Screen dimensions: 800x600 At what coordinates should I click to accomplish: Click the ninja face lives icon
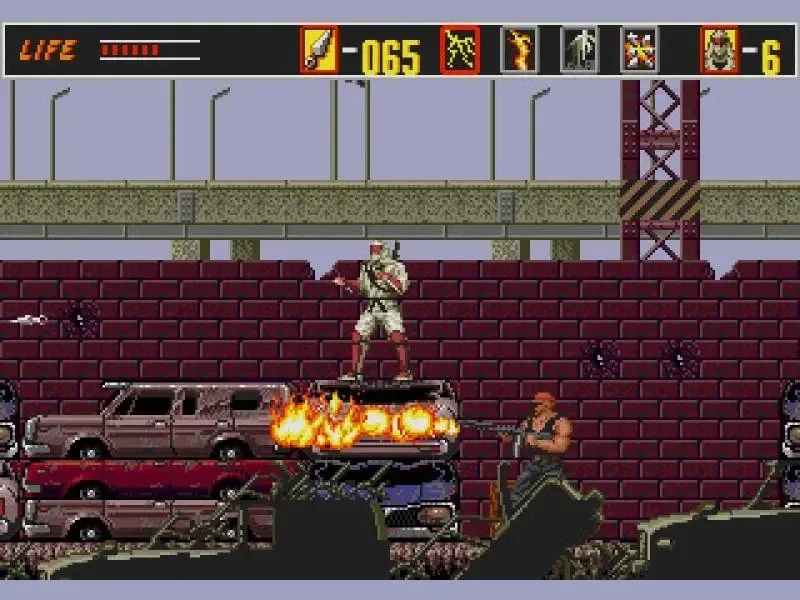click(x=720, y=50)
